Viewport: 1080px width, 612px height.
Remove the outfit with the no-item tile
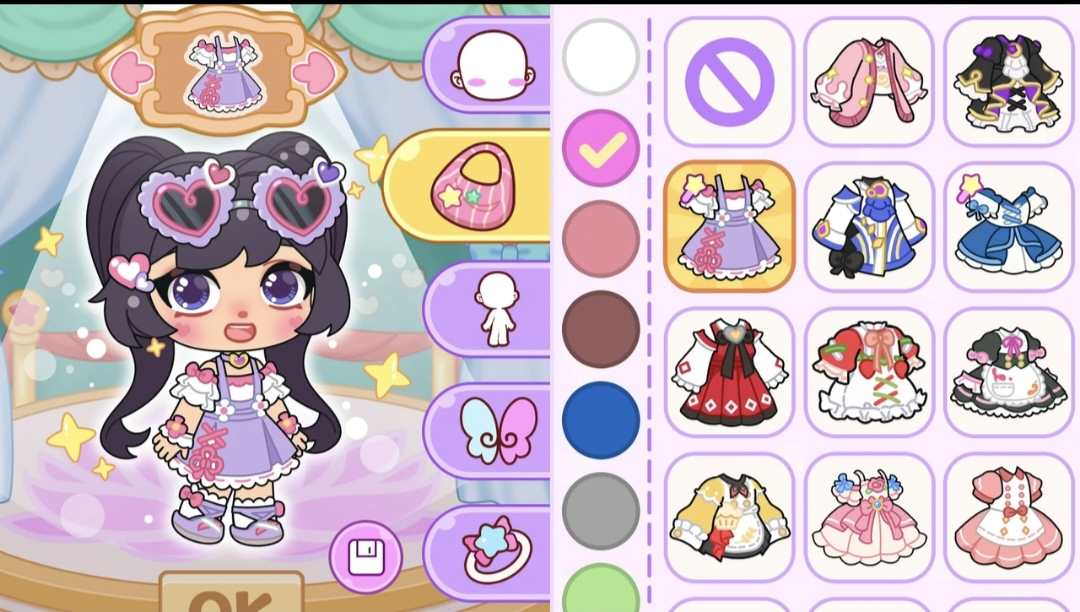729,81
